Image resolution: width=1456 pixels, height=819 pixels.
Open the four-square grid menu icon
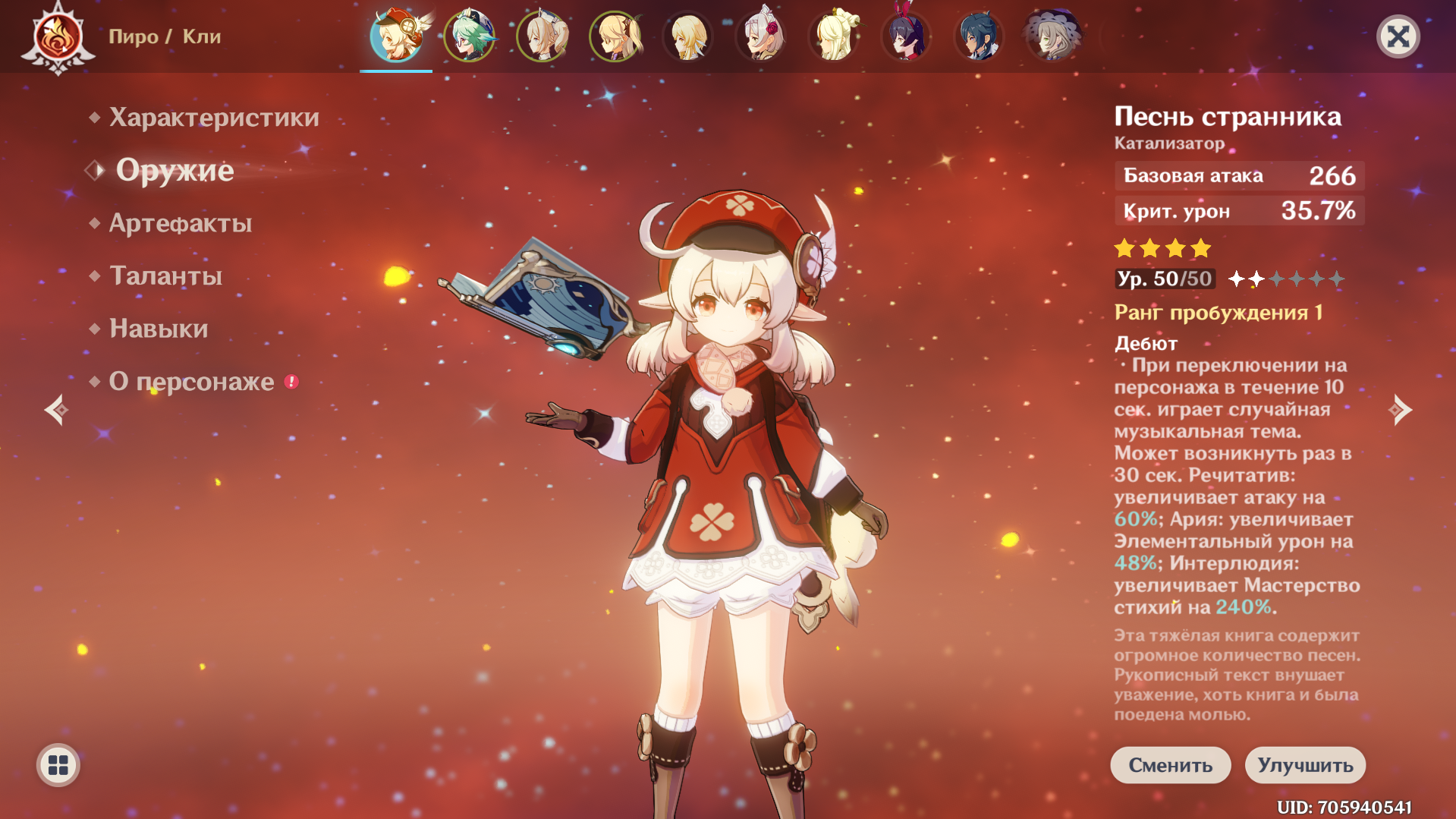point(58,765)
